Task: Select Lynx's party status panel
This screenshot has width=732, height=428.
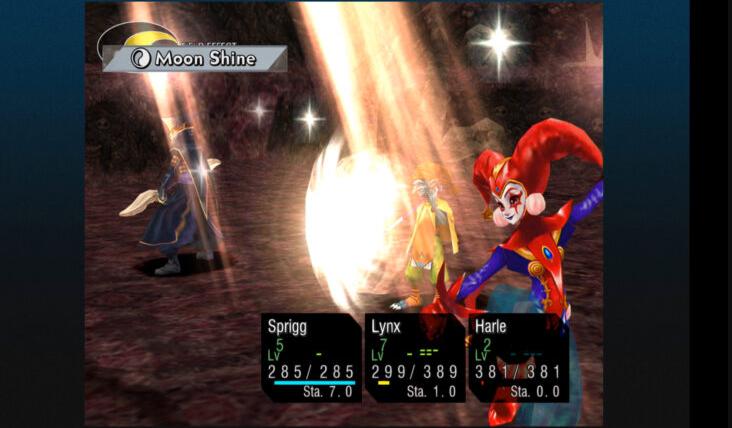Action: click(414, 357)
